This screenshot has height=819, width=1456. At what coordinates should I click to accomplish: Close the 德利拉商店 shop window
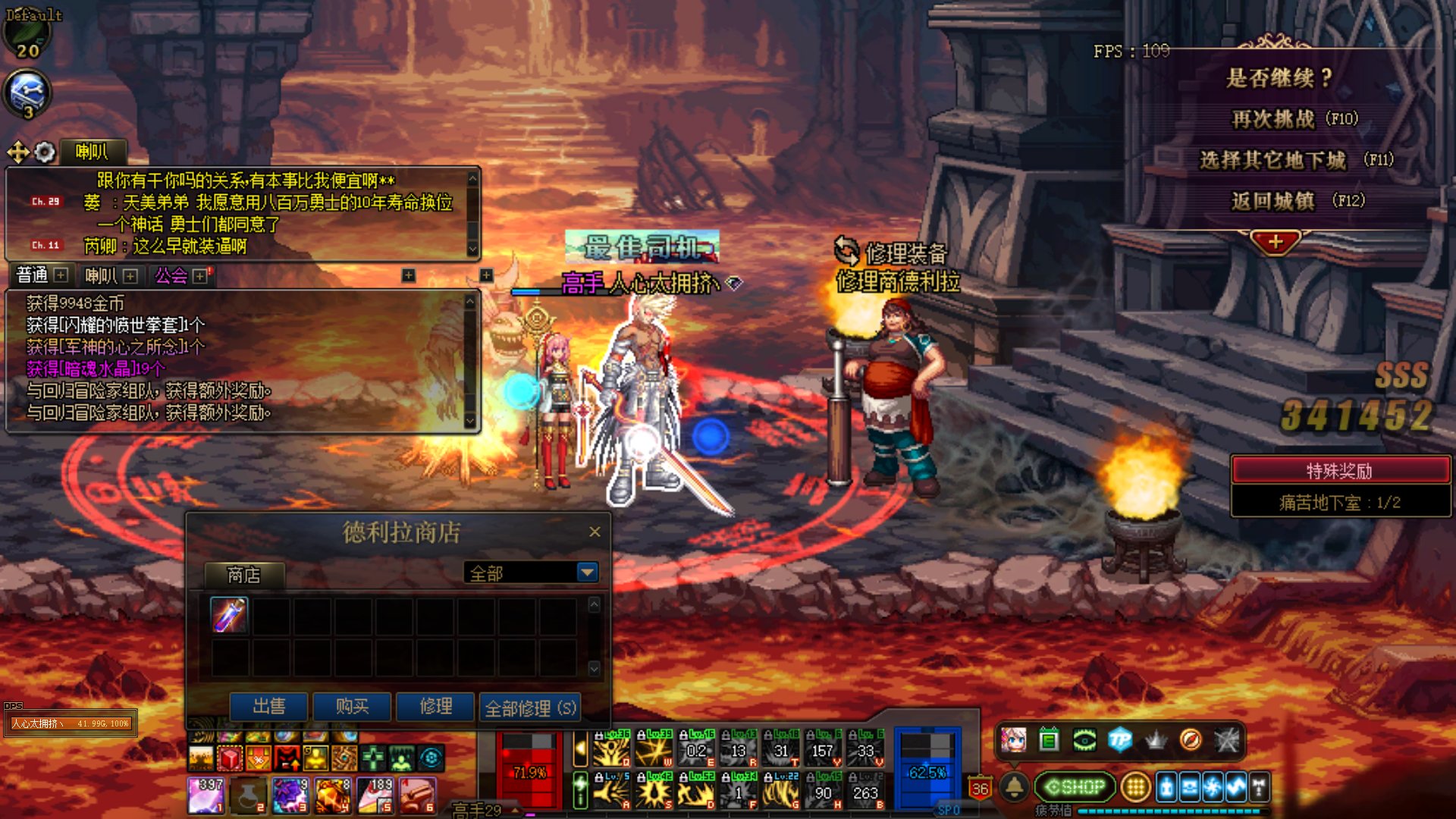(595, 532)
